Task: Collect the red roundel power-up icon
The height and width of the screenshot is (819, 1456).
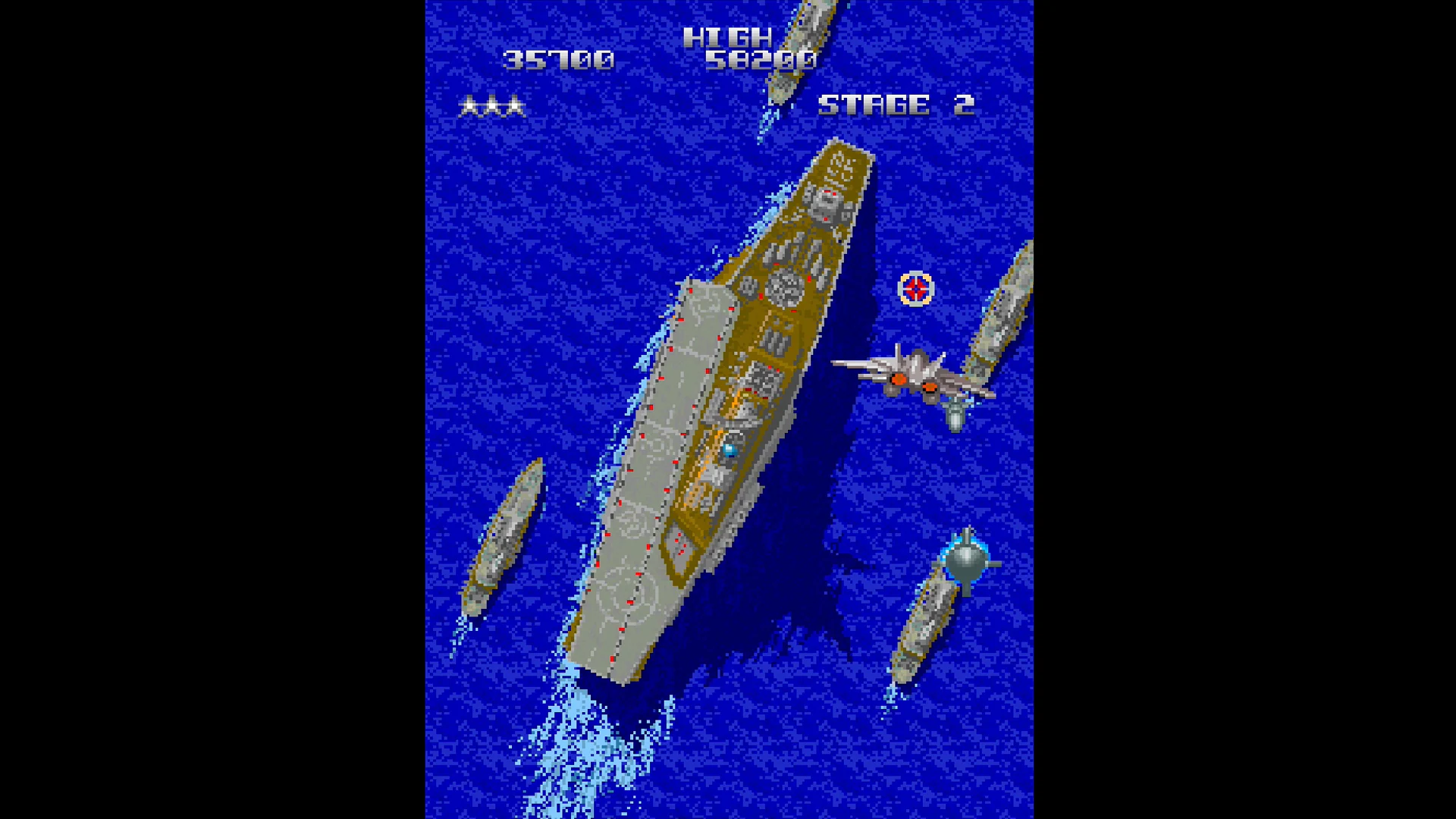Action: (915, 288)
